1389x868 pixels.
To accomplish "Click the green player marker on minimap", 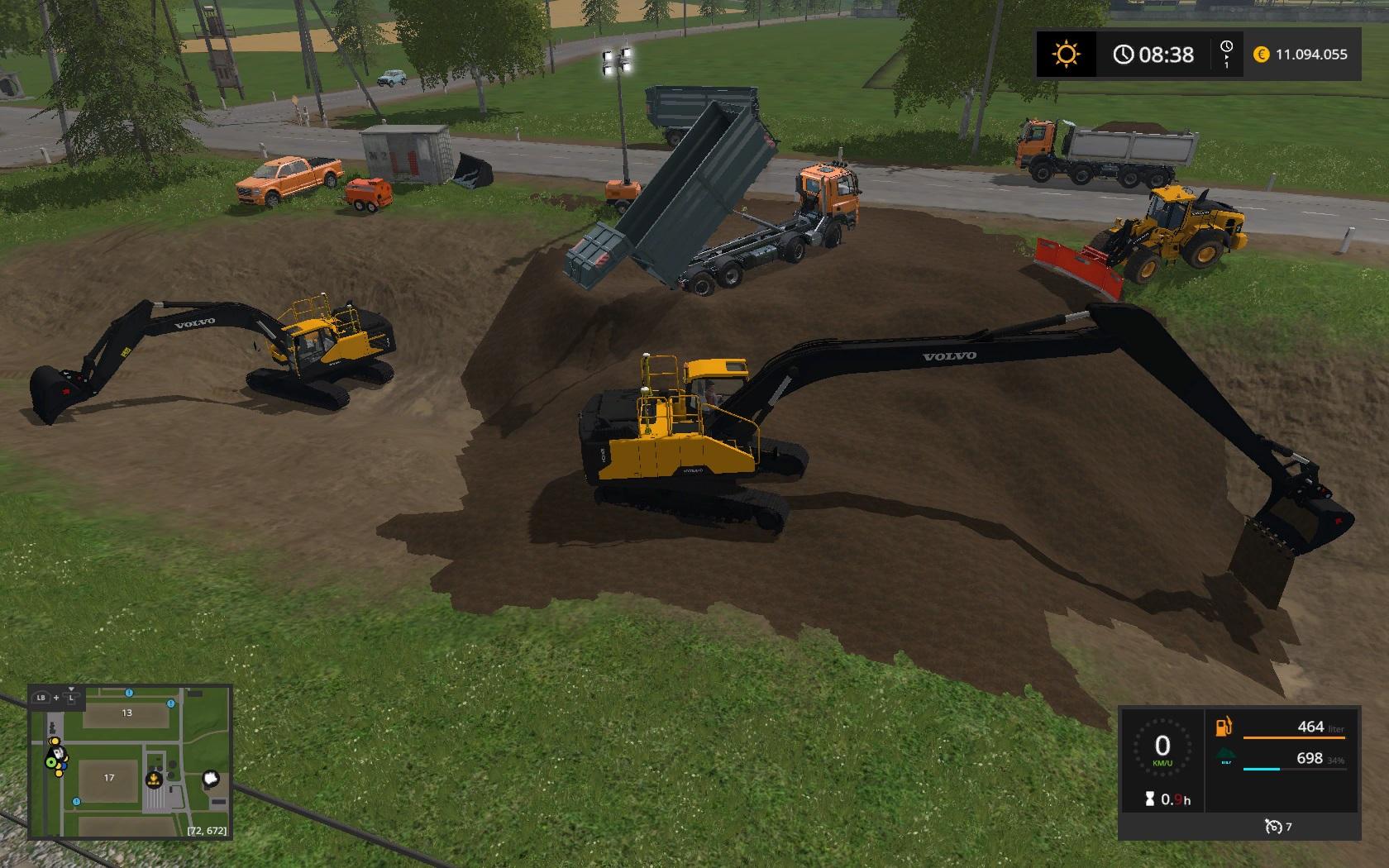I will click(51, 761).
